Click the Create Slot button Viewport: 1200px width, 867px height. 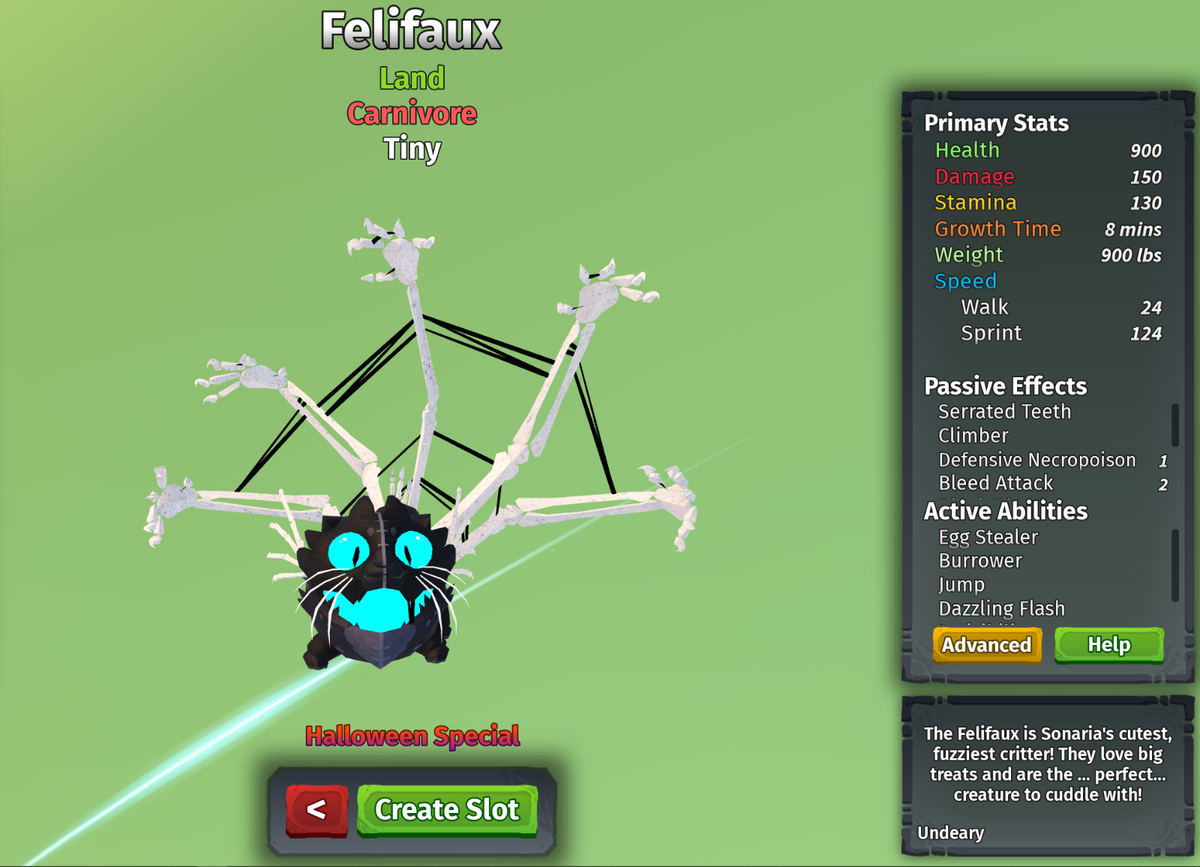point(447,809)
